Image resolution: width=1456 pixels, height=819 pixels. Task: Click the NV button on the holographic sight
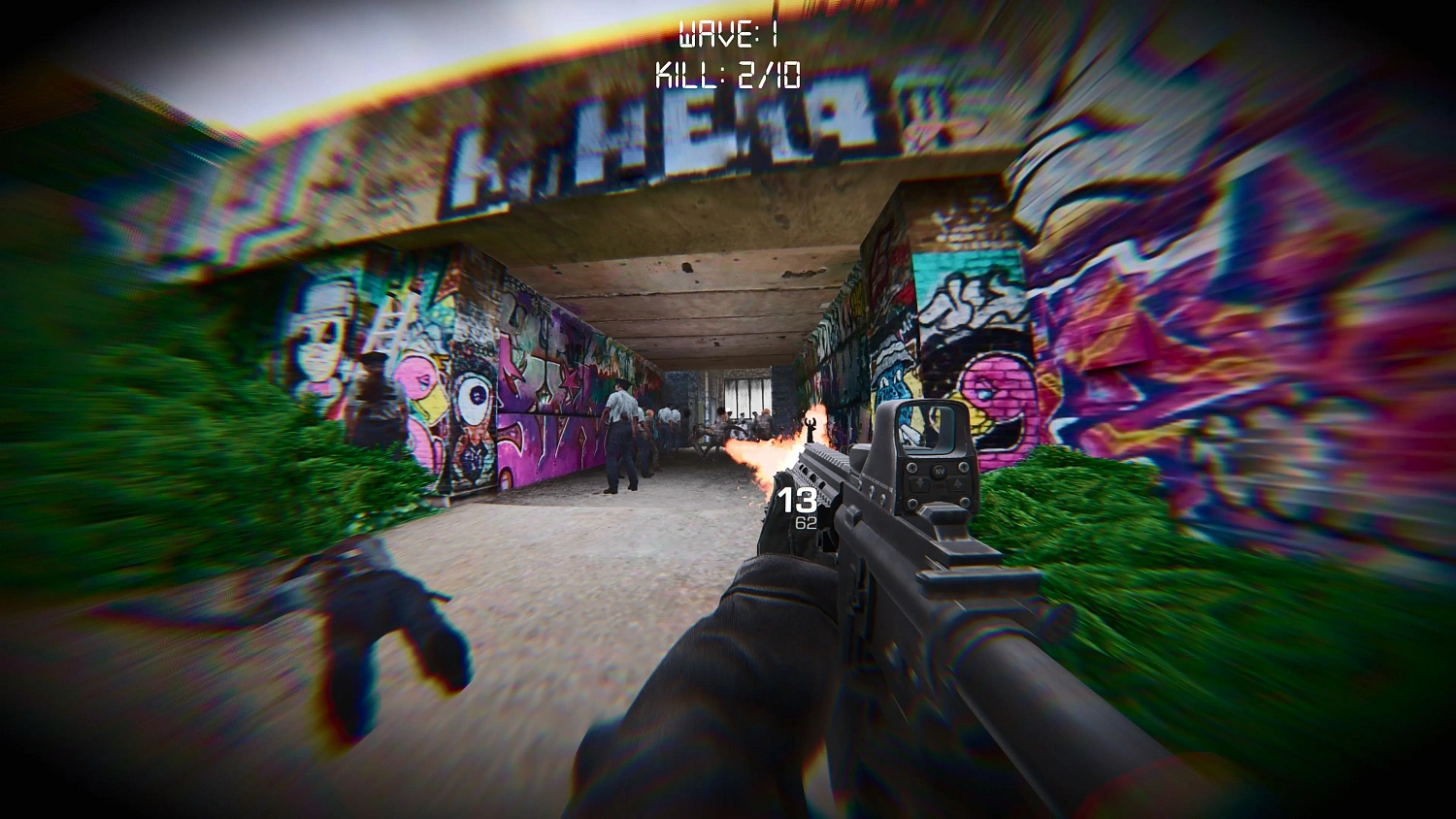939,472
